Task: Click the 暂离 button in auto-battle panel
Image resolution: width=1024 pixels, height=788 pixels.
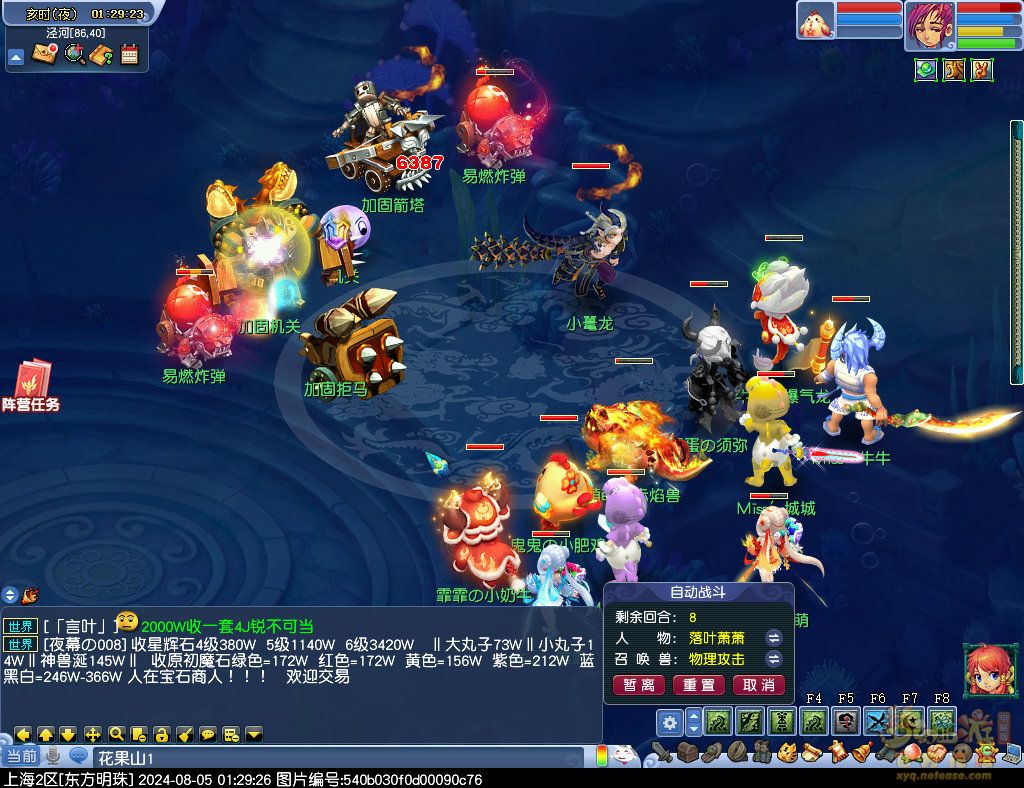Action: 638,685
